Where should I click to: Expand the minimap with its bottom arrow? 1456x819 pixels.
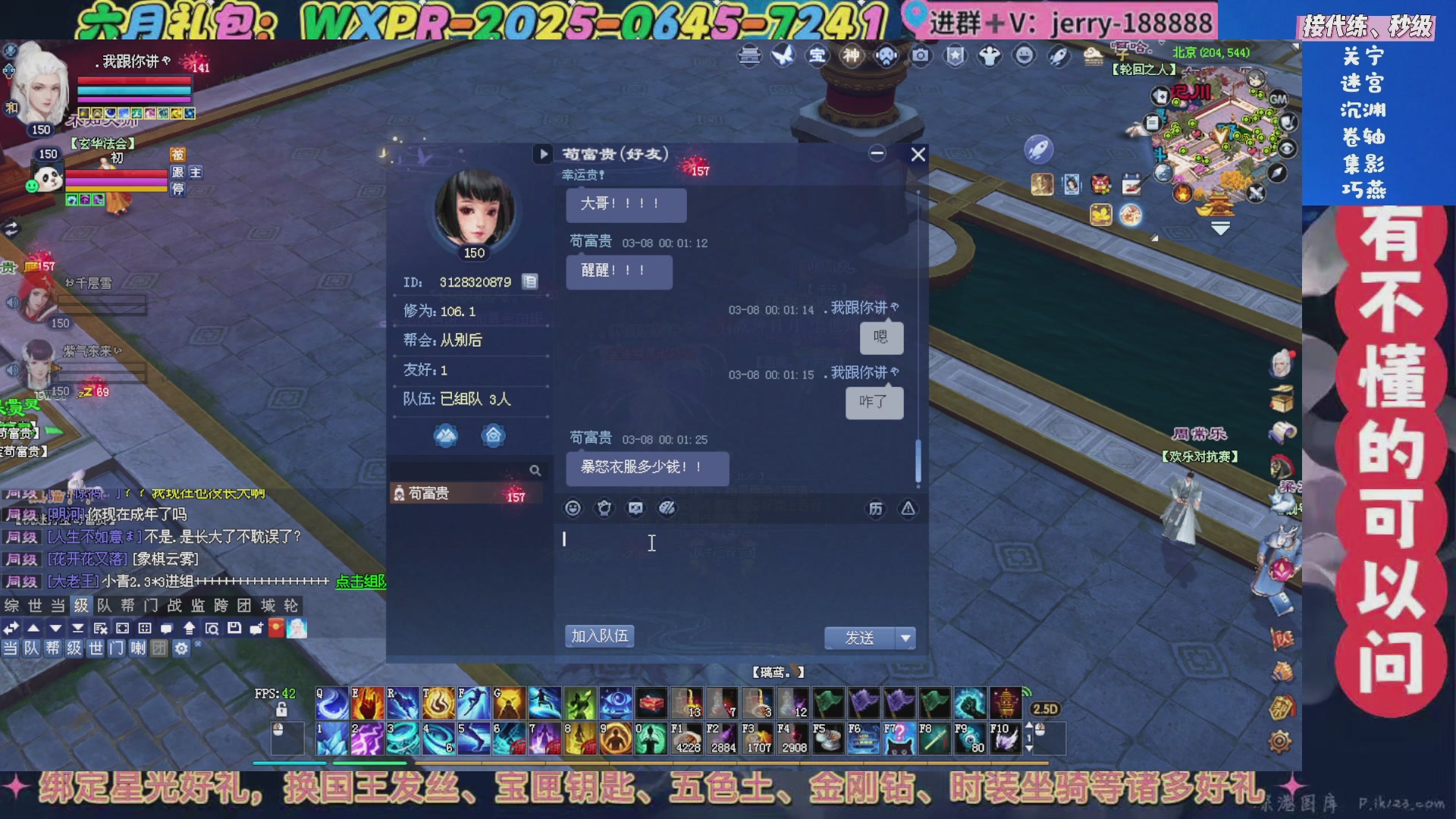tap(1220, 229)
